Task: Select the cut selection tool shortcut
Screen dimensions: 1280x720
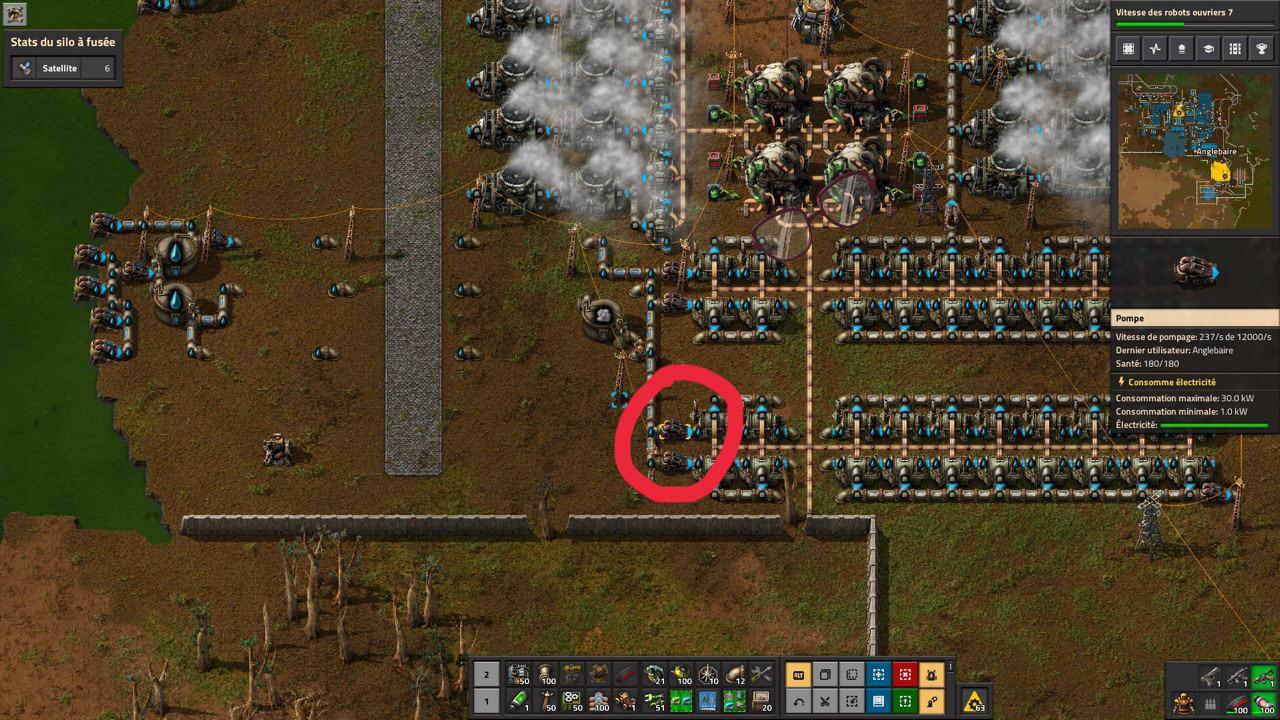Action: point(825,701)
